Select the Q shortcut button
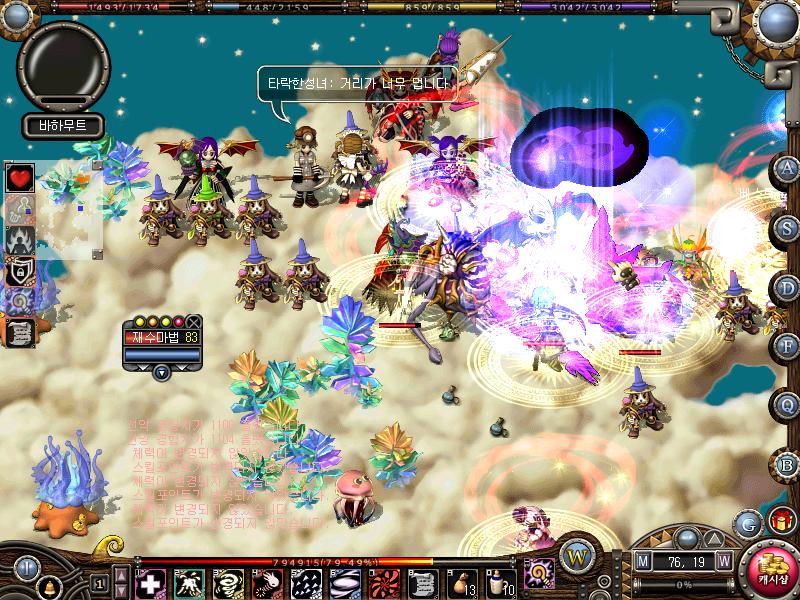Viewport: 800px width, 600px height. 788,404
